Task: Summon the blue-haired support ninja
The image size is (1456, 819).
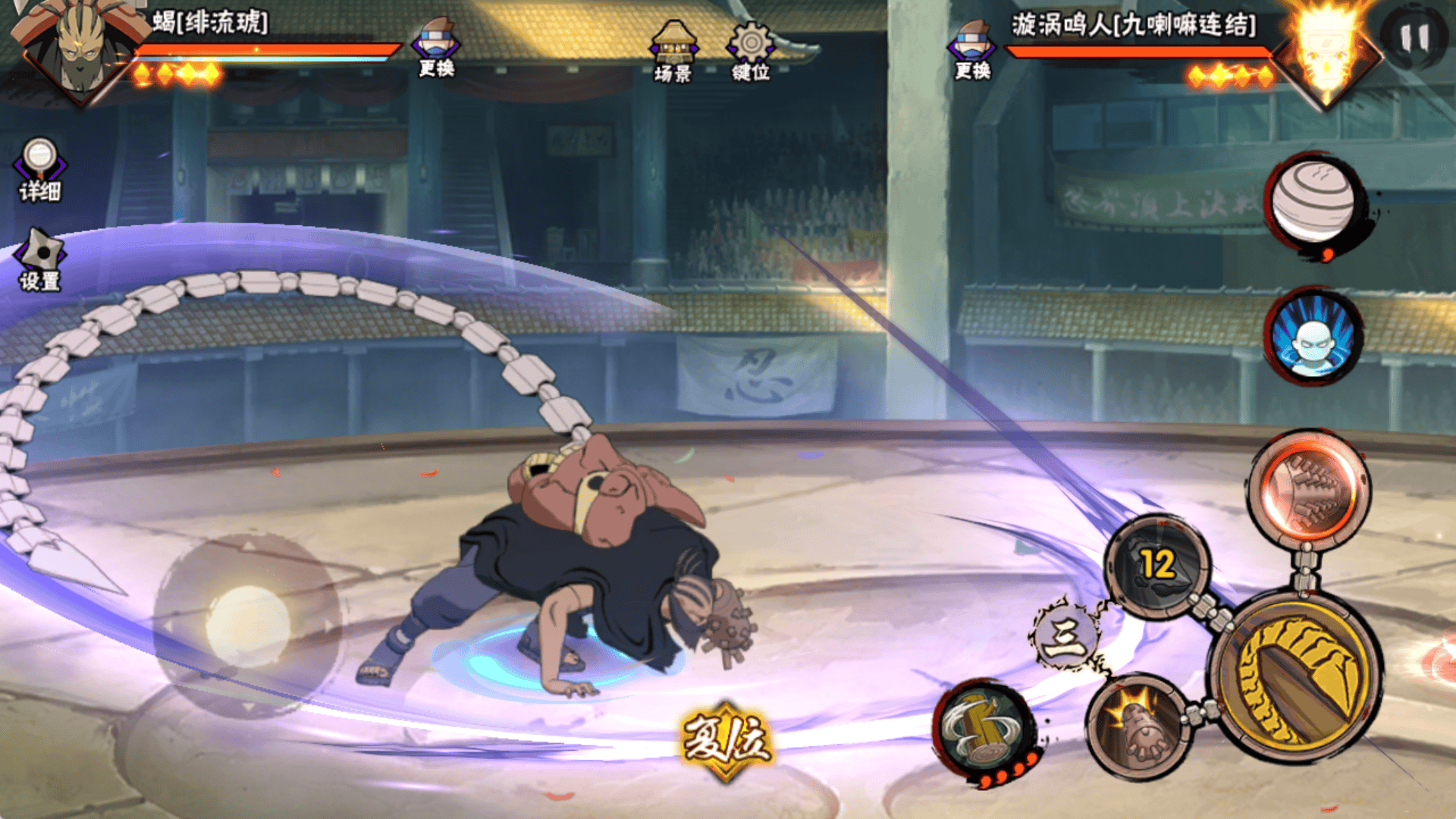Action: pos(1313,336)
